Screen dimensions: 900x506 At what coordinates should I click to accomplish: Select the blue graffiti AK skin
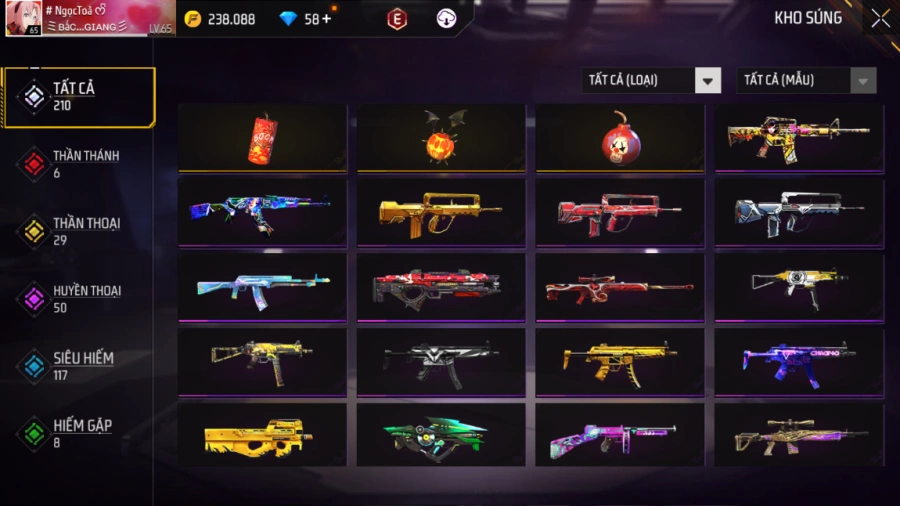click(262, 211)
